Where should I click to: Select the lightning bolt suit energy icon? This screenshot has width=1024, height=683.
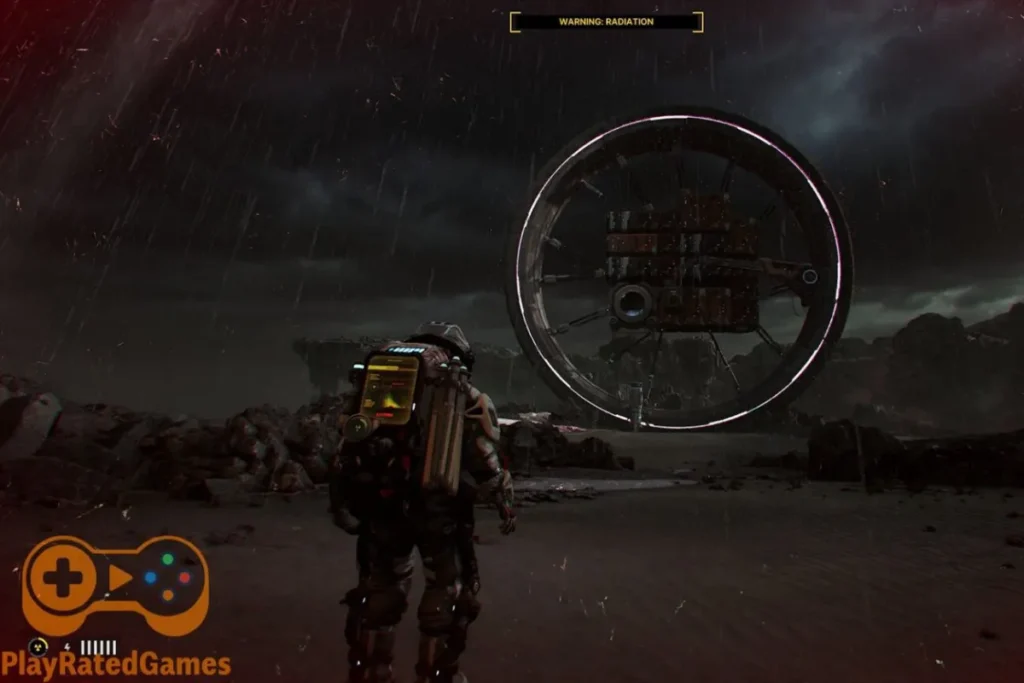tap(68, 647)
